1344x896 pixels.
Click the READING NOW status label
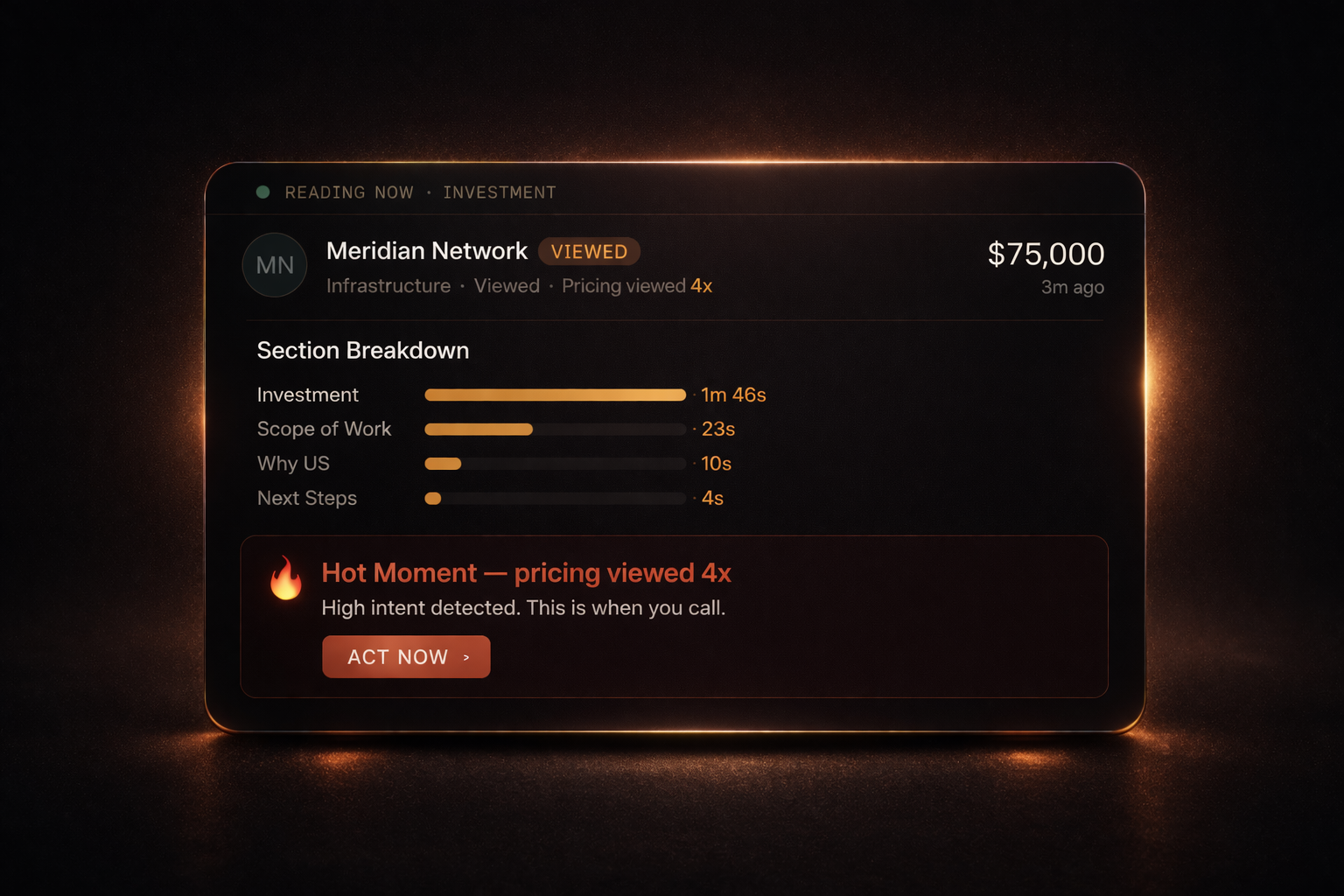(349, 192)
